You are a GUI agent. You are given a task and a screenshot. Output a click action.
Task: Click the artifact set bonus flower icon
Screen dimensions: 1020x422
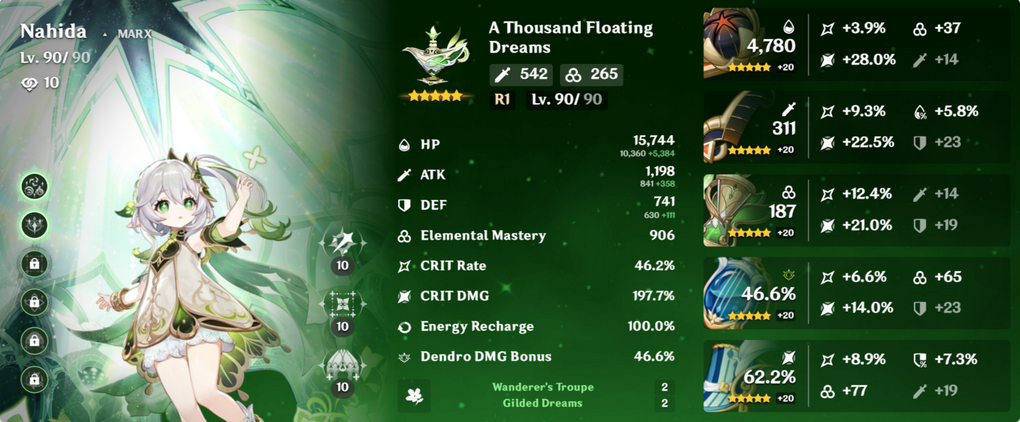tap(411, 395)
